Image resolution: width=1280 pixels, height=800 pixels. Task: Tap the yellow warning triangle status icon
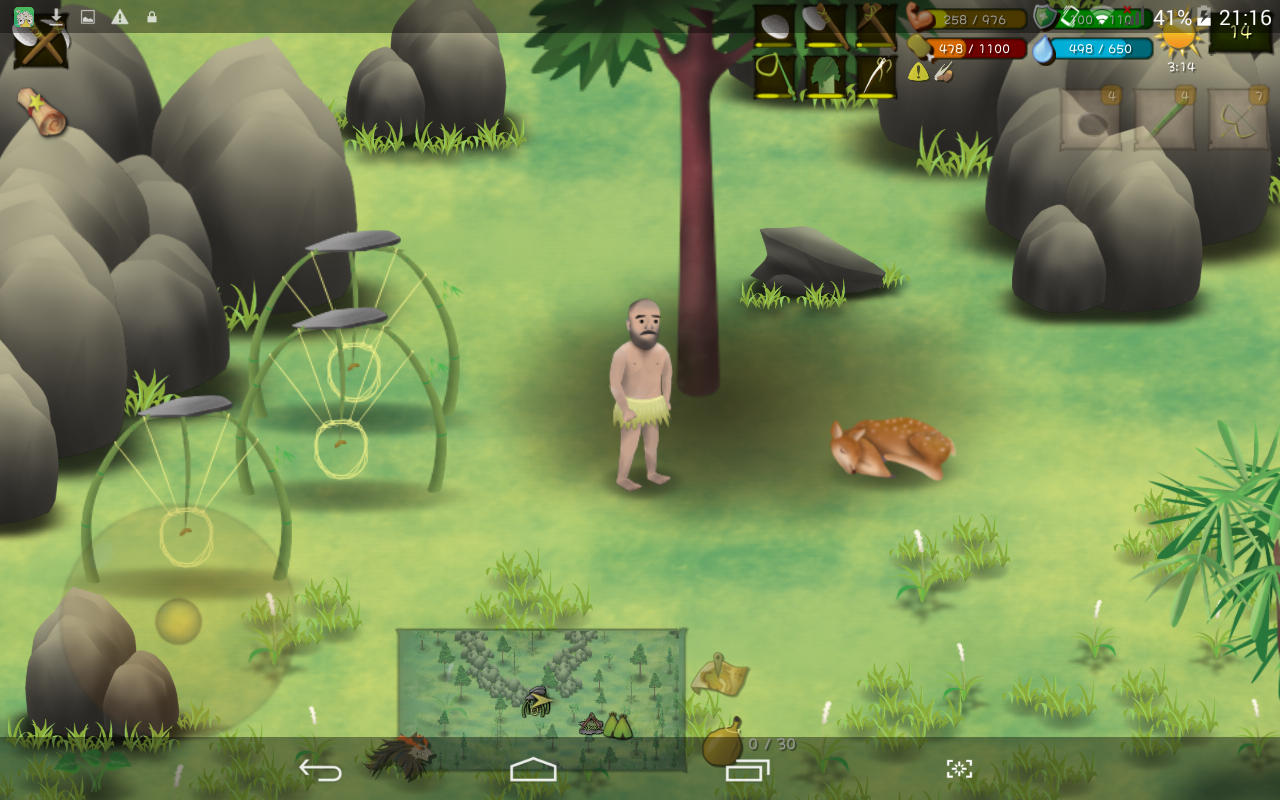(x=918, y=72)
